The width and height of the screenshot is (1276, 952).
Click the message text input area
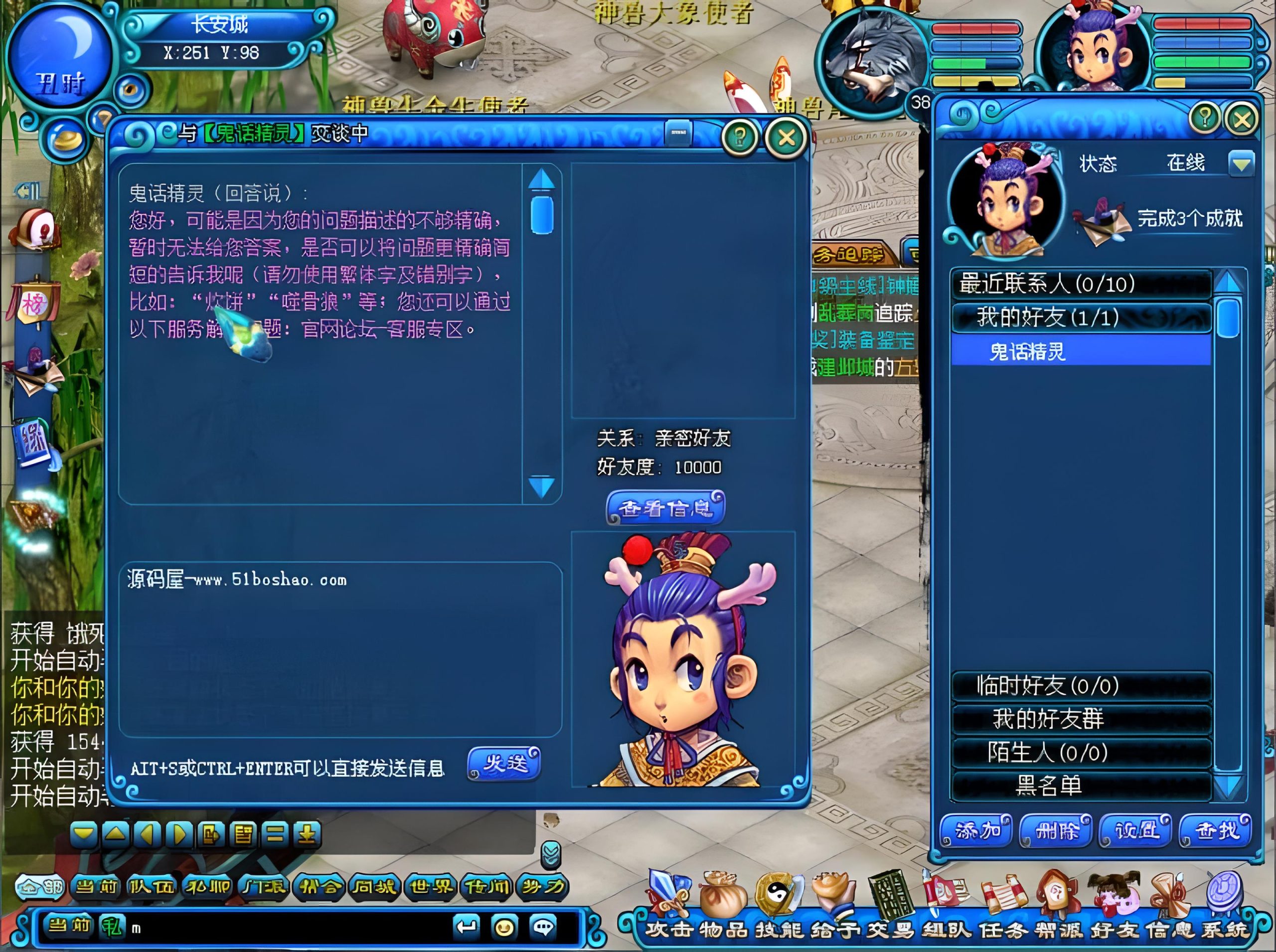340,648
